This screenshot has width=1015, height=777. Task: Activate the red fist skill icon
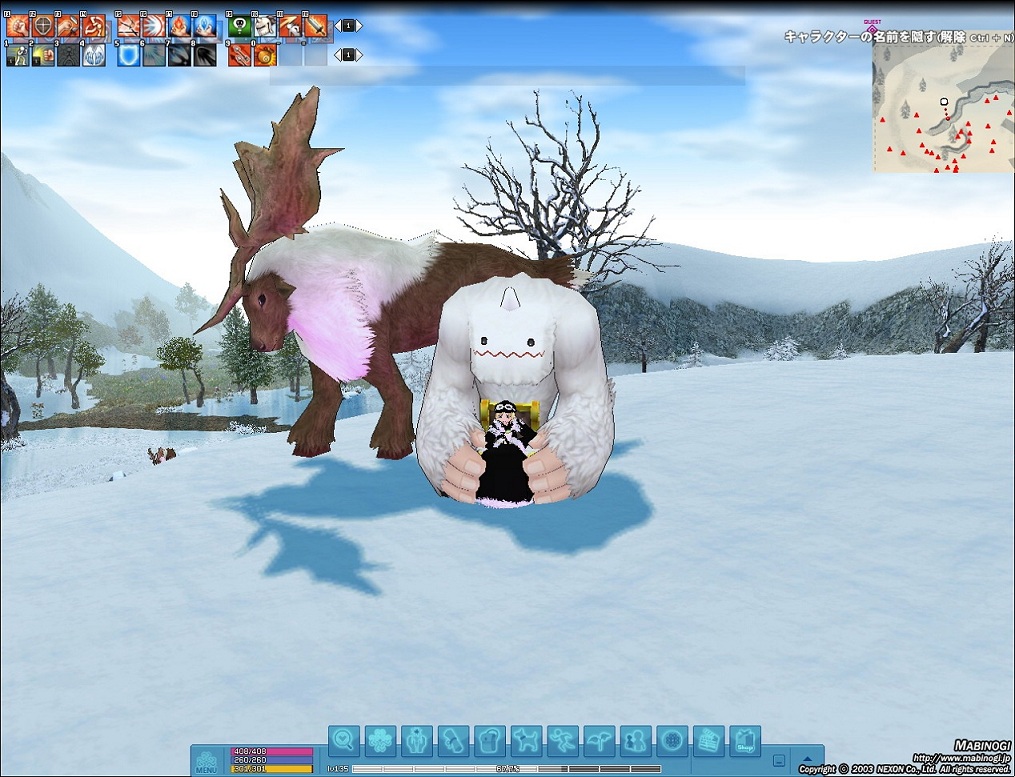(x=18, y=26)
